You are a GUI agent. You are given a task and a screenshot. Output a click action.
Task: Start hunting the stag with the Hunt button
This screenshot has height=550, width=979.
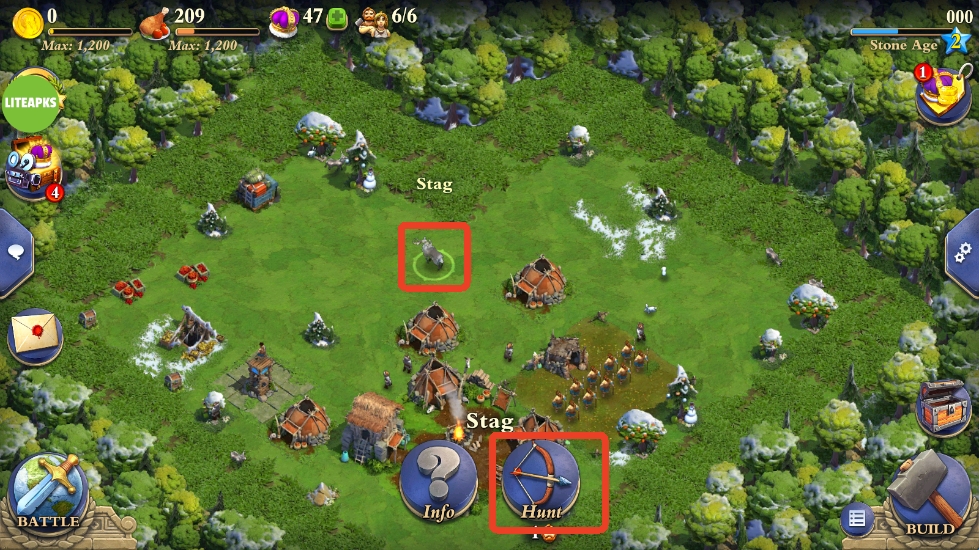(540, 478)
